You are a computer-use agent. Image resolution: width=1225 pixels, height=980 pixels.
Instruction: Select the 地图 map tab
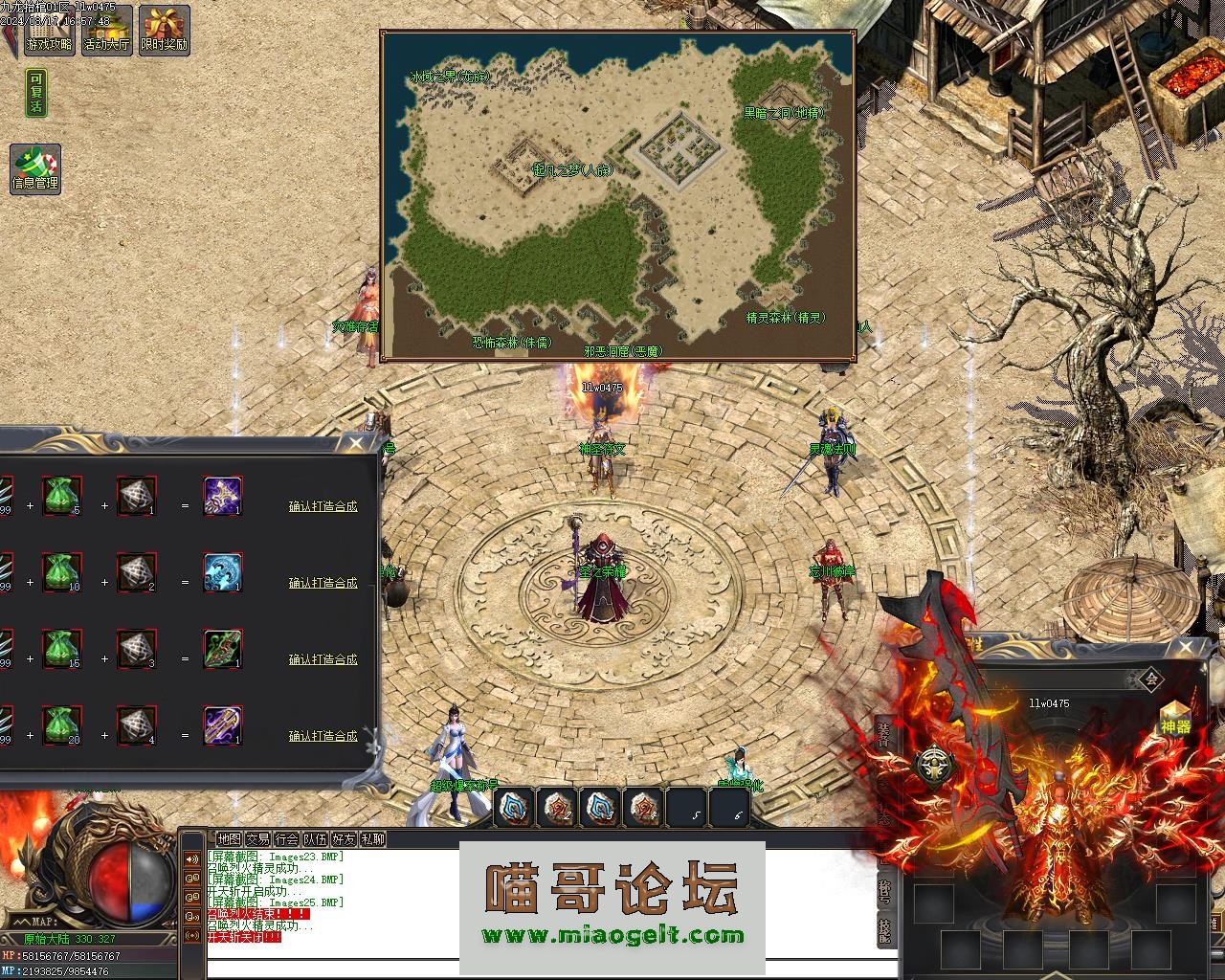[x=229, y=839]
